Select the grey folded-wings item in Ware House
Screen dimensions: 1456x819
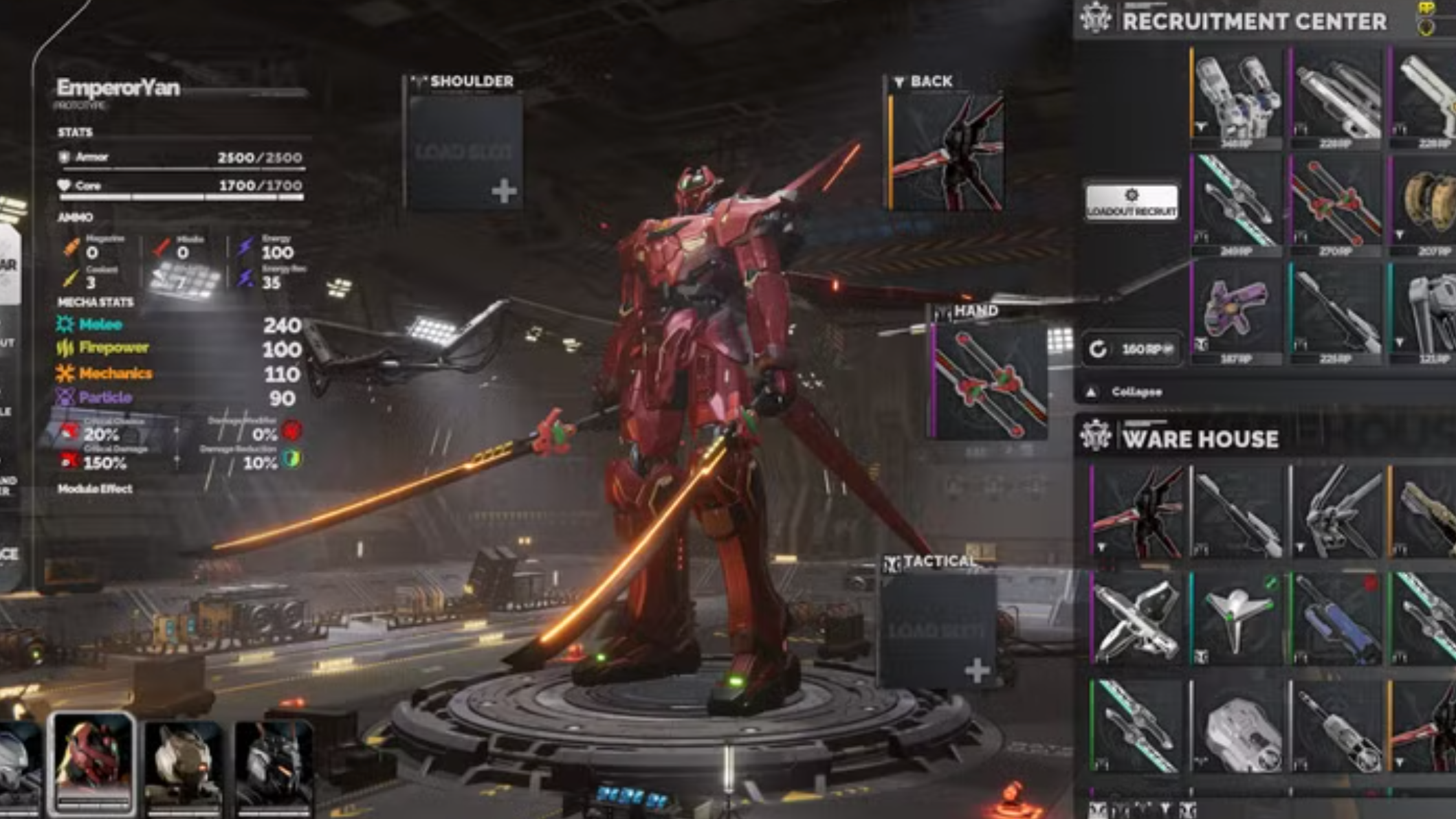1336,512
